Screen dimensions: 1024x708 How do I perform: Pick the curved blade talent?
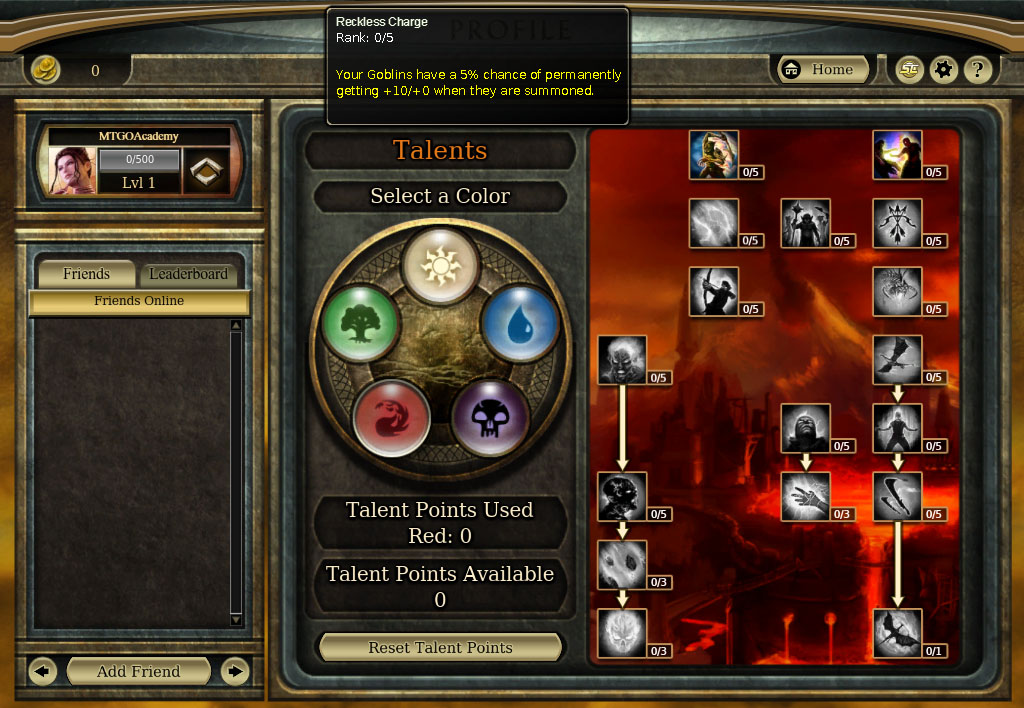(x=897, y=497)
